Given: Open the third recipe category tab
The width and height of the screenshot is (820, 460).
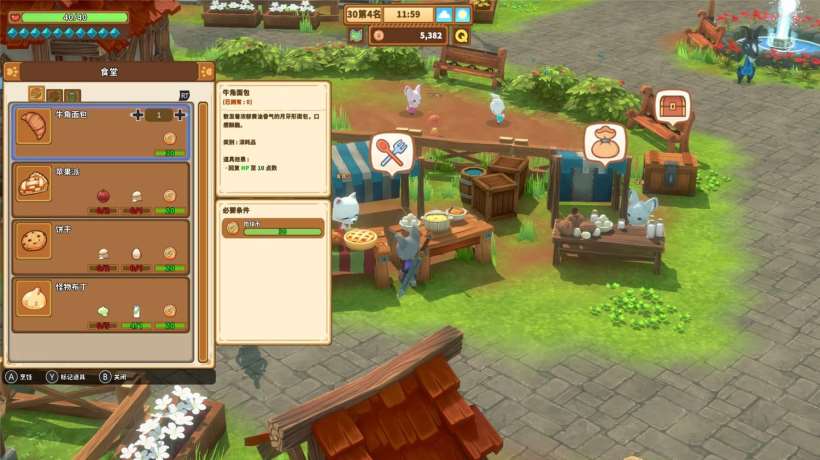Looking at the screenshot, I should pos(73,95).
